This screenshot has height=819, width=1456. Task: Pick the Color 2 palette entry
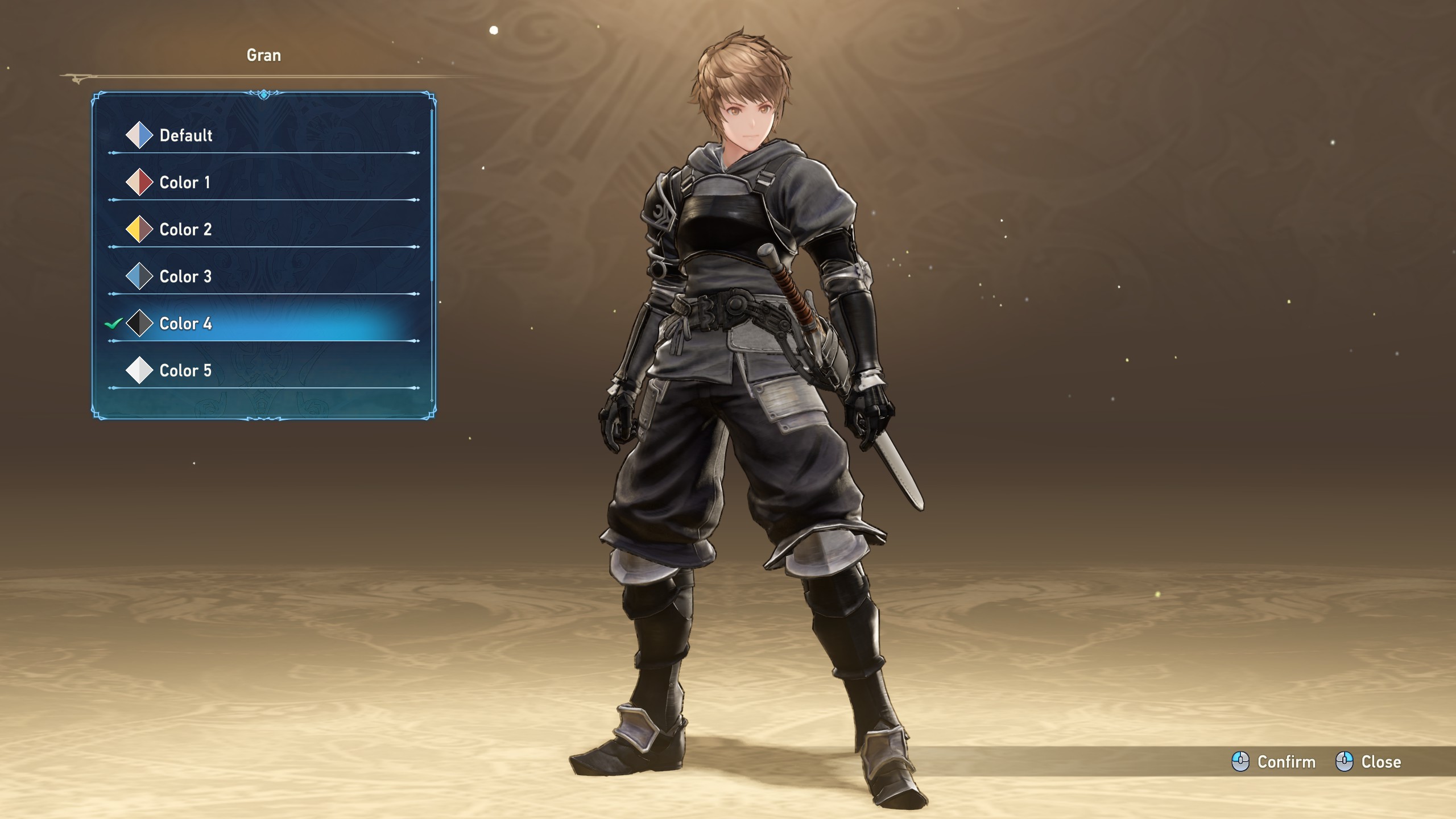[185, 230]
